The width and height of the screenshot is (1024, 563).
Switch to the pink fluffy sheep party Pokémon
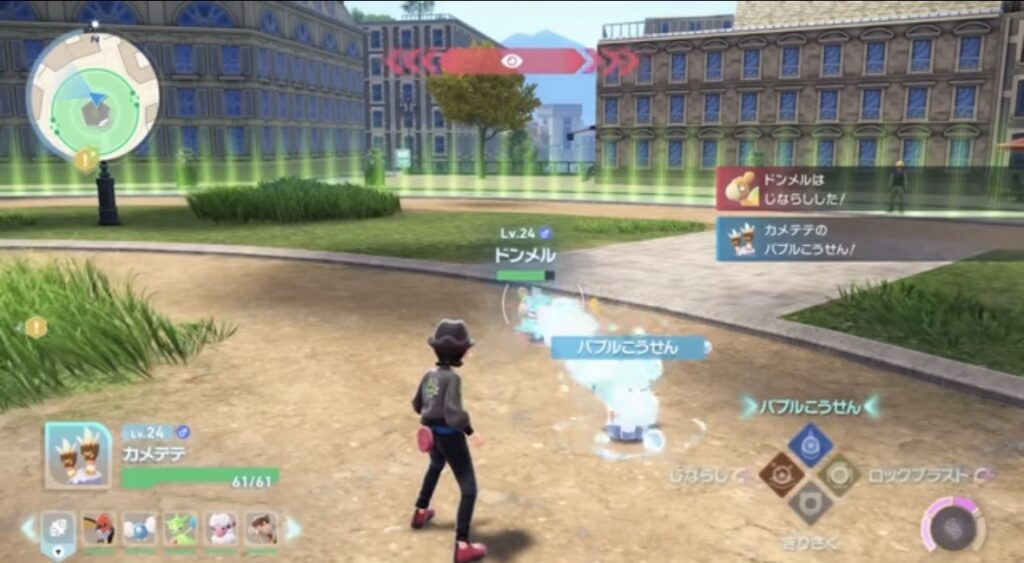point(221,528)
